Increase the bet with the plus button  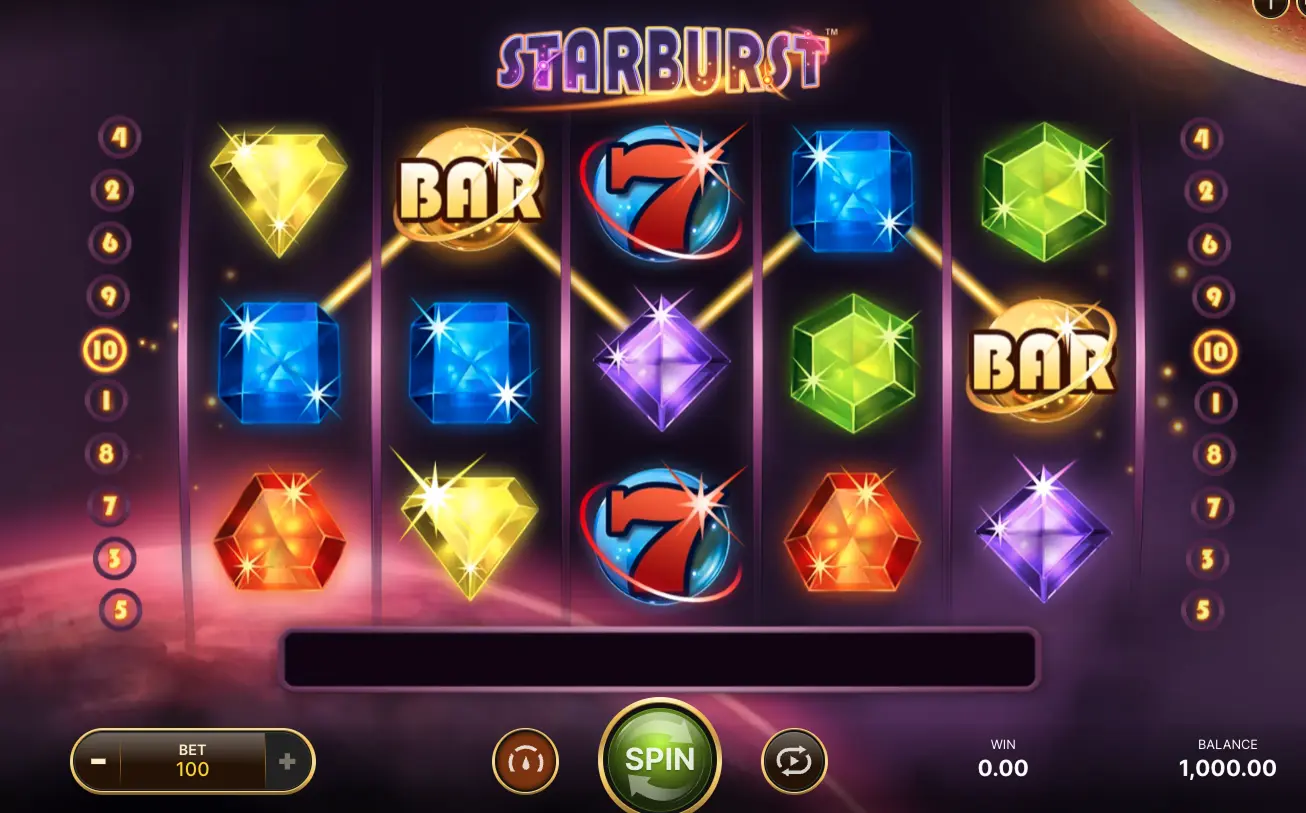click(x=288, y=762)
